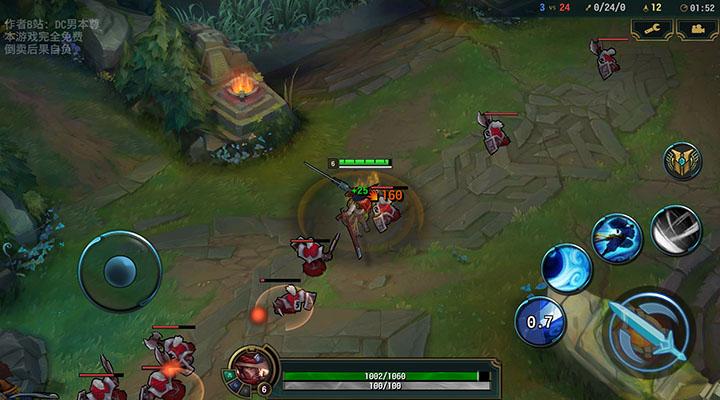Tap the ability on 0.7 cooldown
This screenshot has height=400, width=720.
tap(539, 321)
